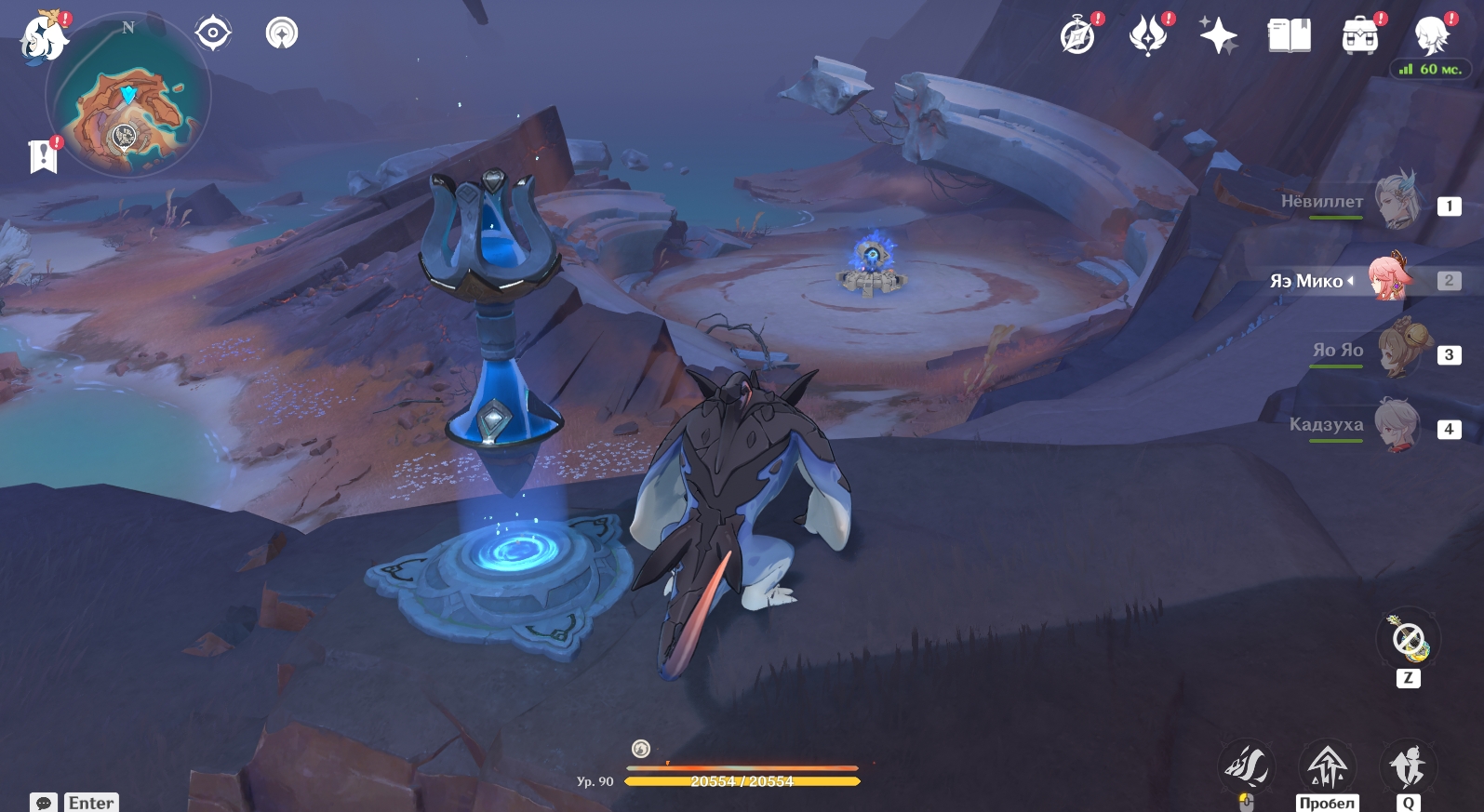Switch to party member Нёвиллет
Viewport: 1484px width, 812px height.
pos(1396,203)
